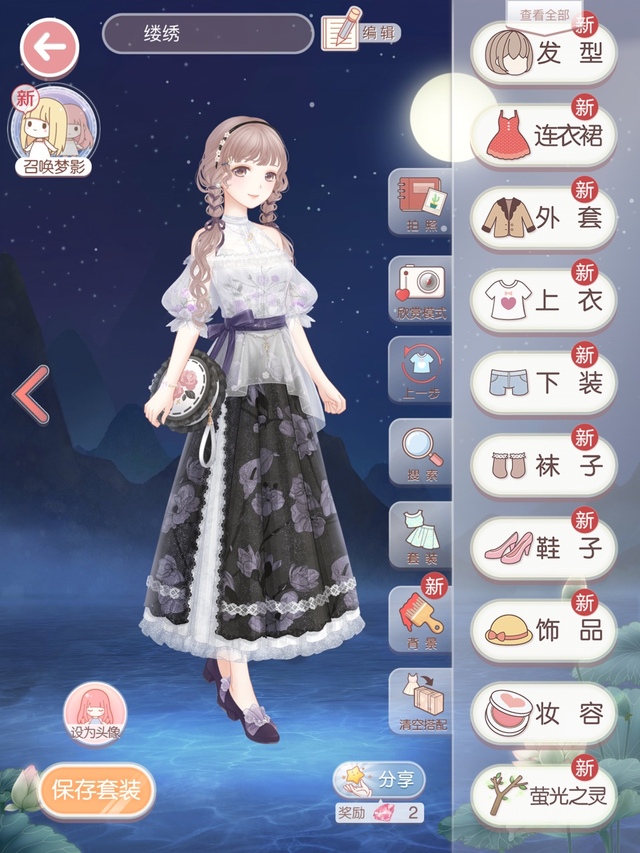
Task: Open the 搜索 search magnifier
Action: pyautogui.click(x=421, y=454)
